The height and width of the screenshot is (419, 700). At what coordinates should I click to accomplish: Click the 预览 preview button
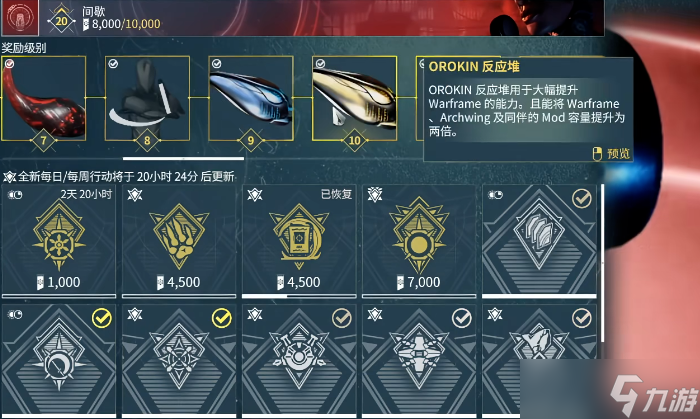[612, 153]
